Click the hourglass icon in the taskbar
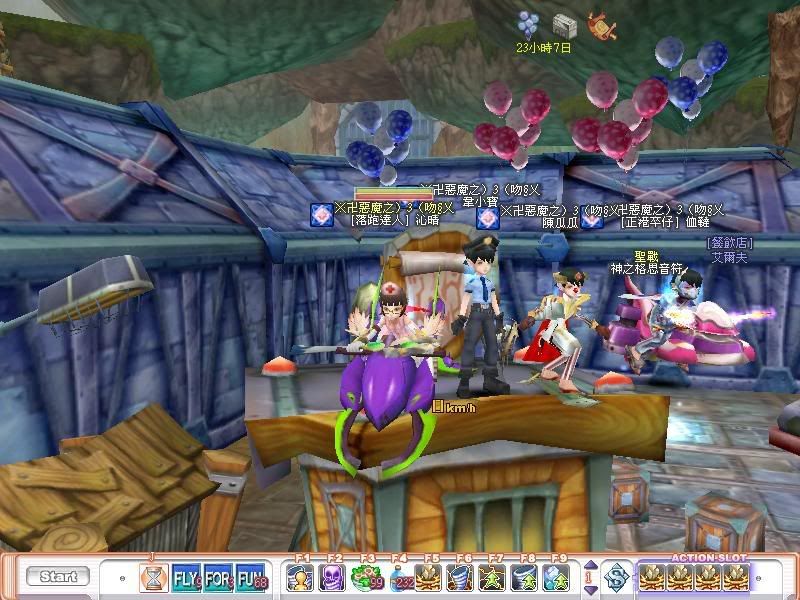 153,577
